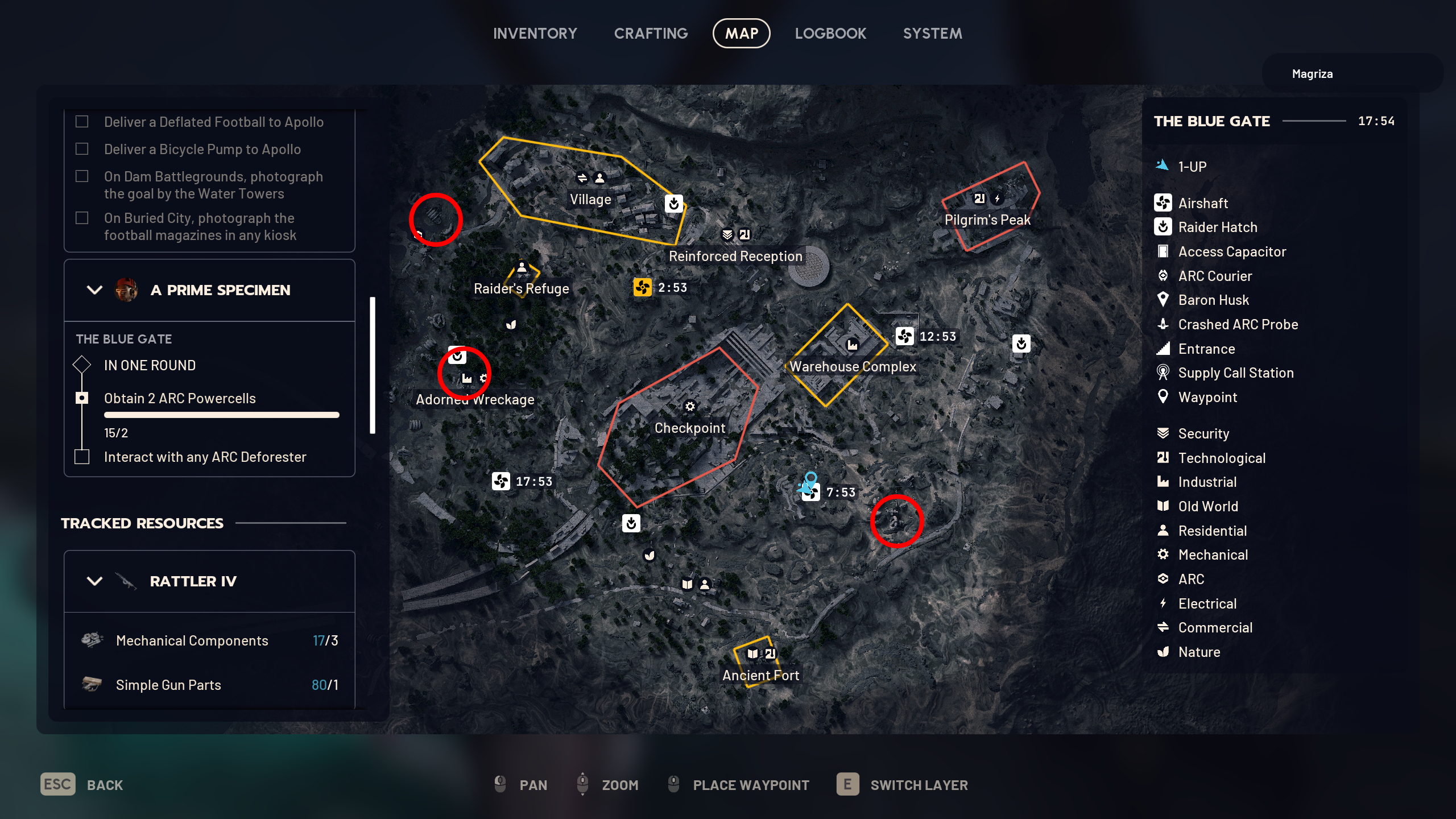This screenshot has height=819, width=1456.
Task: Click the BACK button
Action: pyautogui.click(x=106, y=785)
